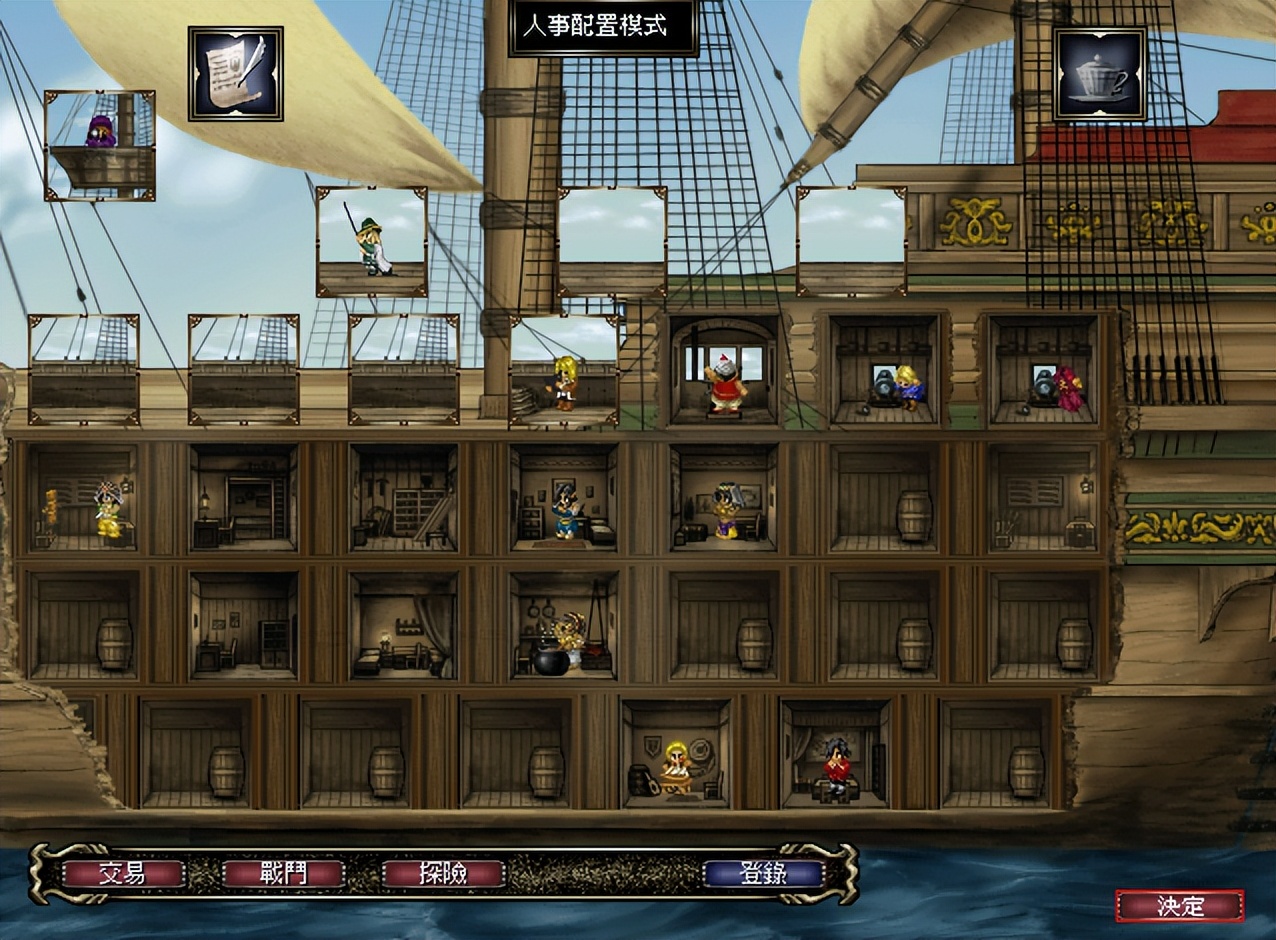Choose the blonde sailor beside the main mast
The width and height of the screenshot is (1276, 940).
tap(564, 372)
